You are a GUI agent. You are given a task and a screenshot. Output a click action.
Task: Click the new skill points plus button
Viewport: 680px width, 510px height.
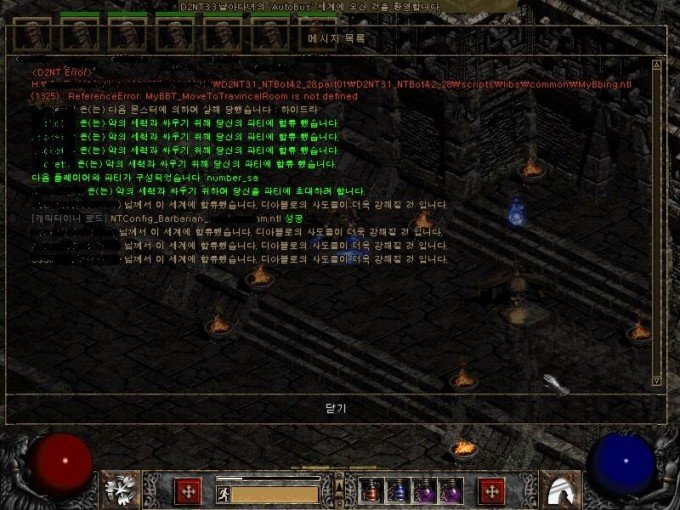coord(492,491)
